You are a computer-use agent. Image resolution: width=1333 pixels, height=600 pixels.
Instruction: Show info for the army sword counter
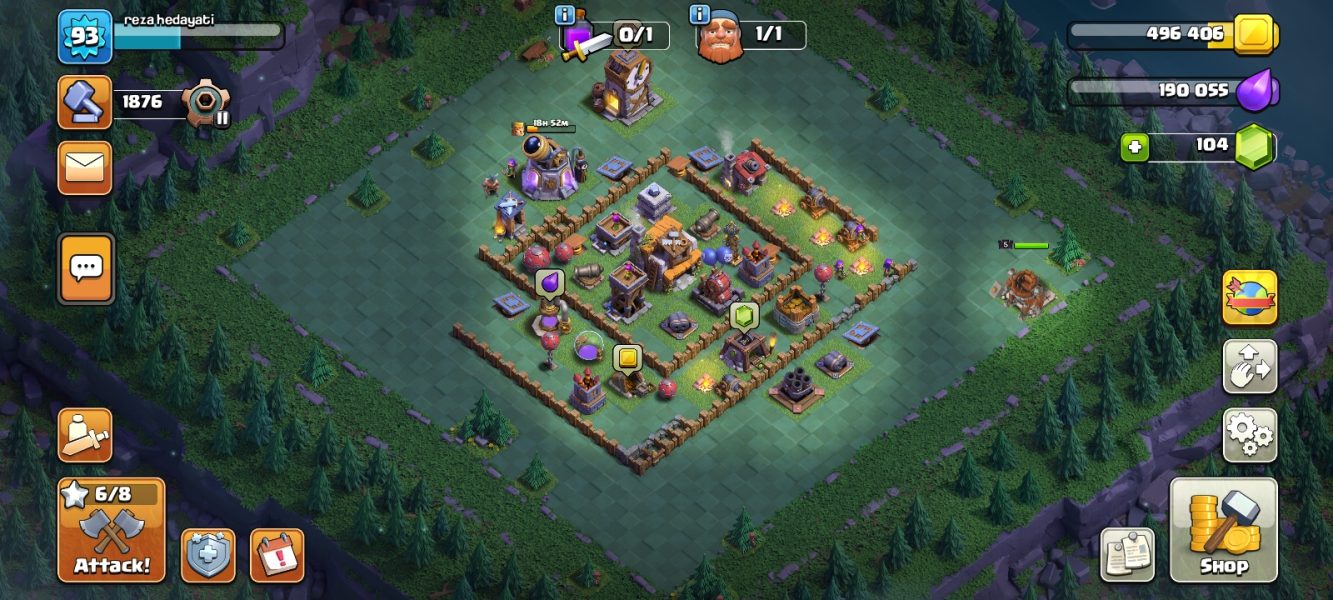tap(565, 15)
